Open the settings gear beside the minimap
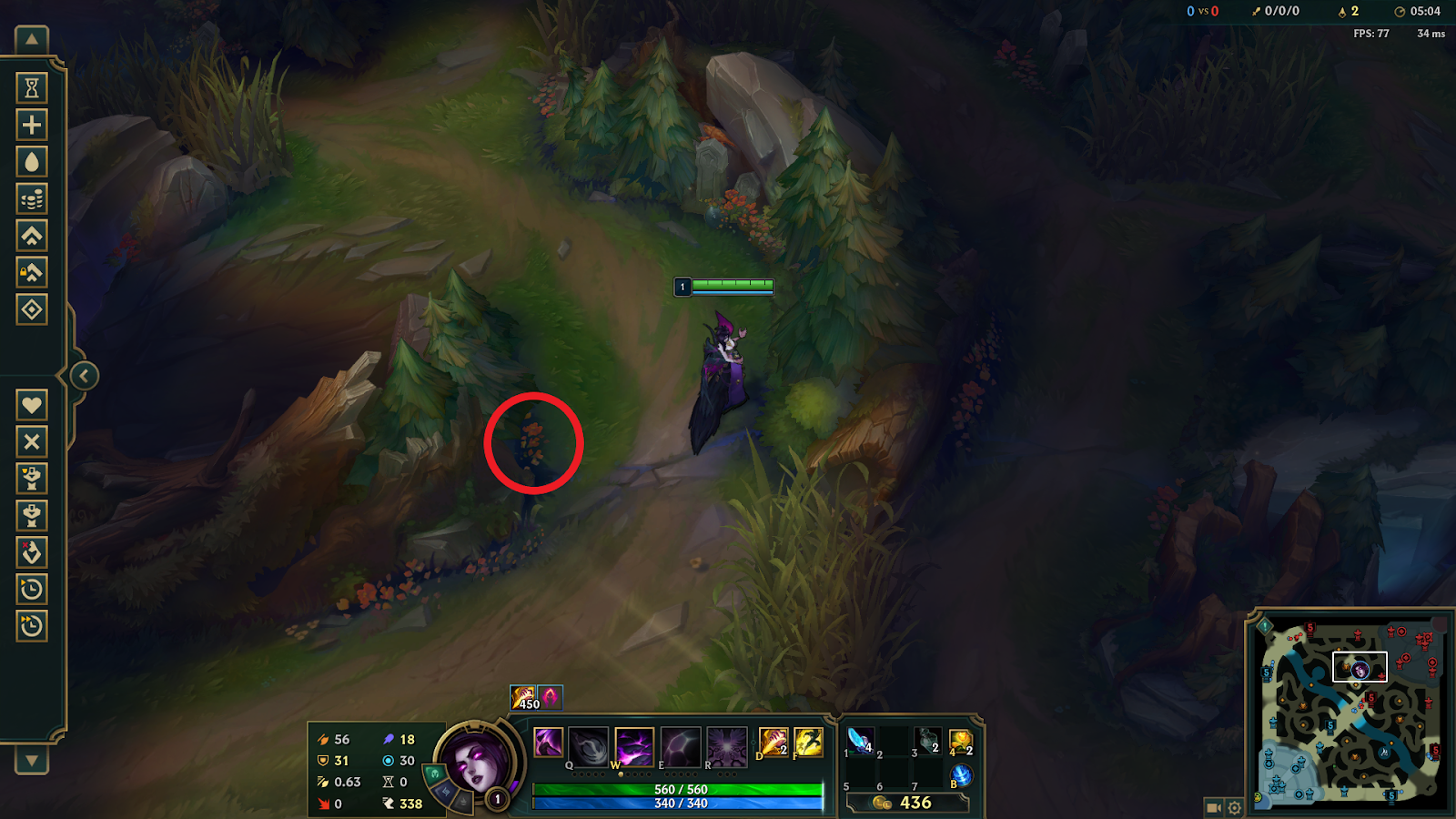This screenshot has width=1456, height=819. pyautogui.click(x=1234, y=806)
